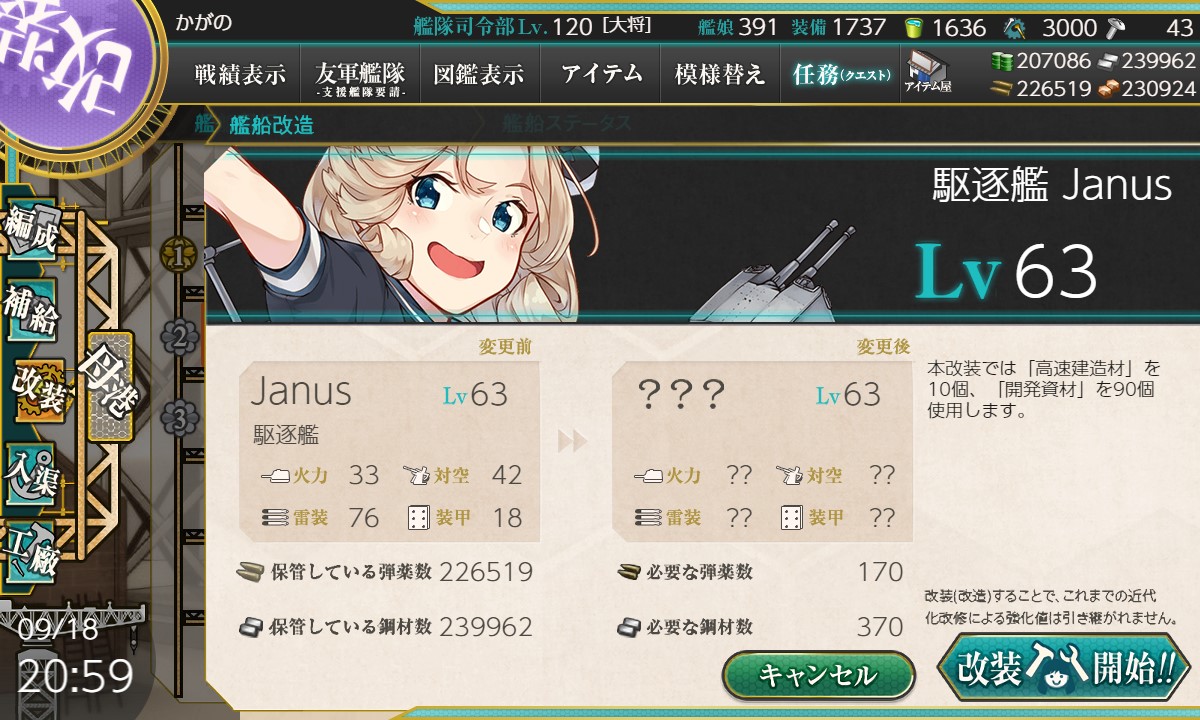The width and height of the screenshot is (1200, 720).
Task: Open the 改装 remodel section
Action: point(36,391)
